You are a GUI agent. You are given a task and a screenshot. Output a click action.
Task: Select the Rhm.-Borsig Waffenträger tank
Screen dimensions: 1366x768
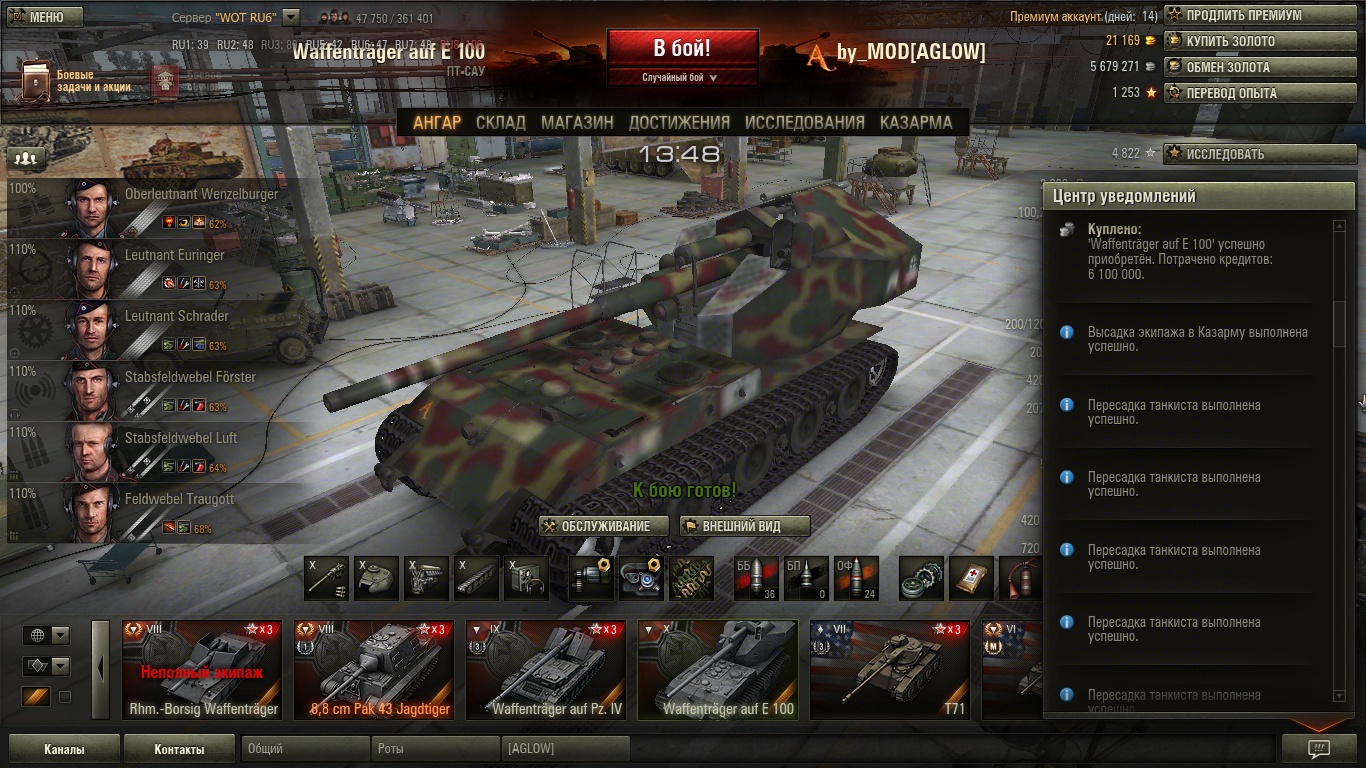click(204, 669)
